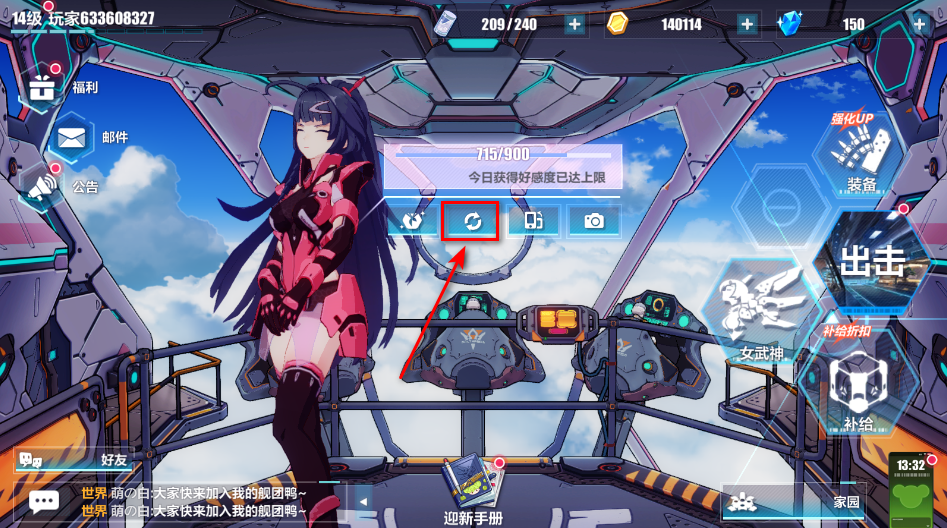Image resolution: width=947 pixels, height=528 pixels.
Task: Open the 邮件 mailbox
Action: [70, 138]
